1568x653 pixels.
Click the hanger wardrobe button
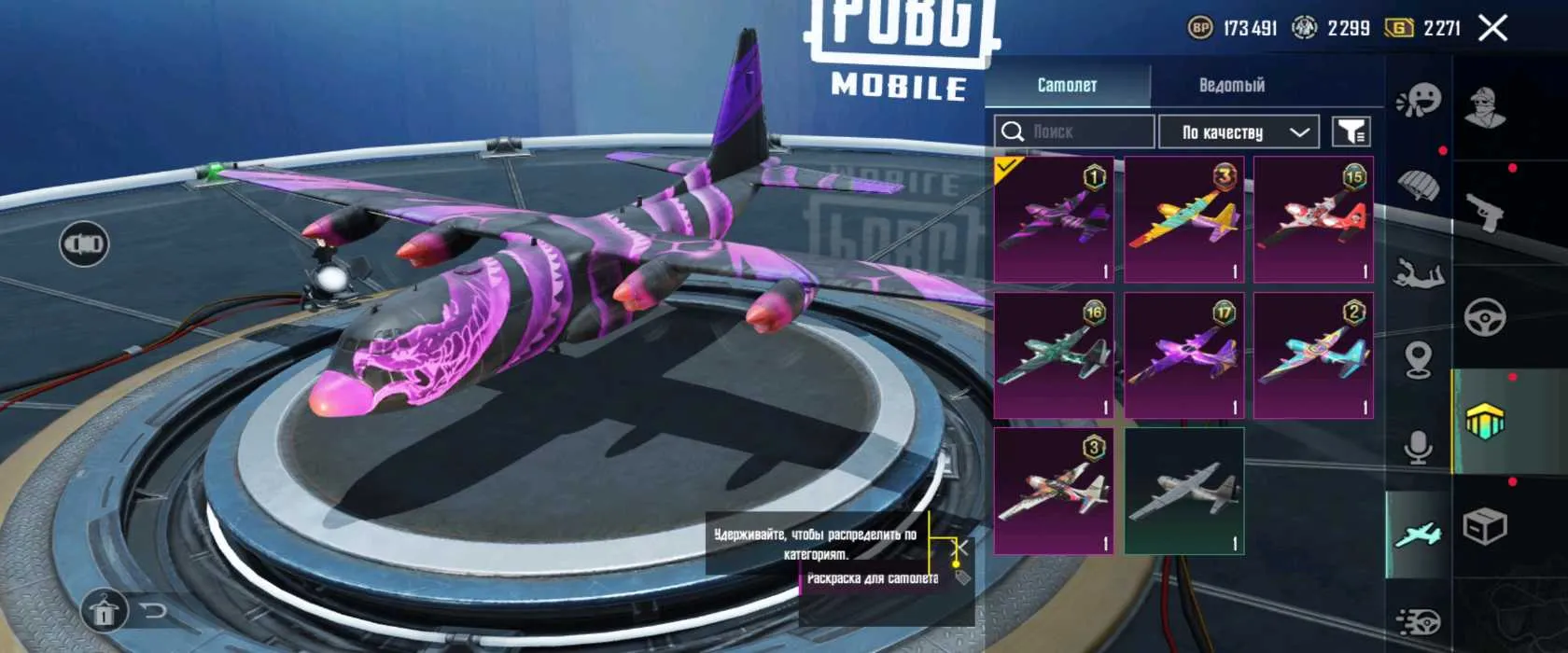[x=104, y=611]
